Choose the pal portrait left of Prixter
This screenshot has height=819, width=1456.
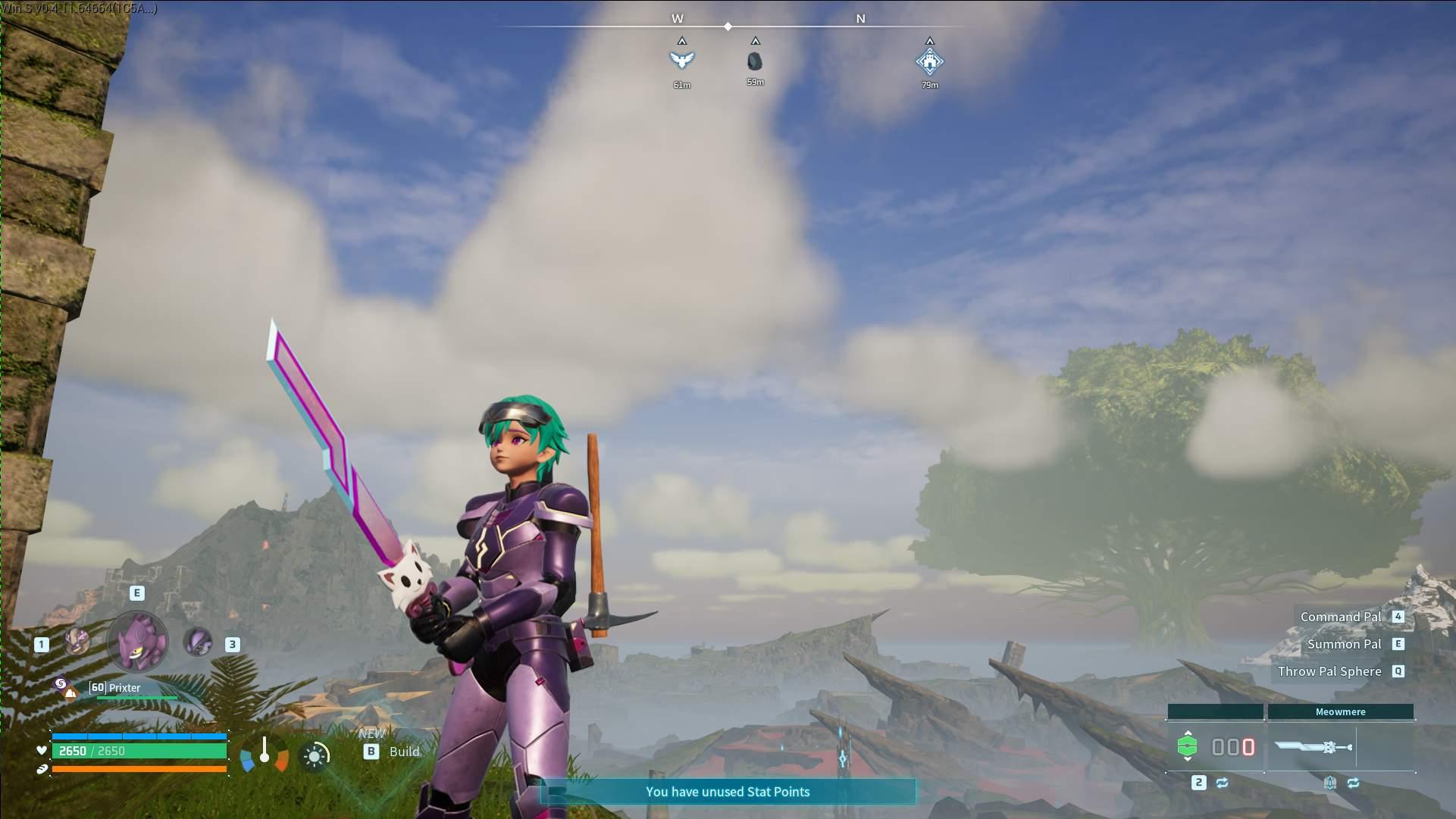(x=77, y=642)
